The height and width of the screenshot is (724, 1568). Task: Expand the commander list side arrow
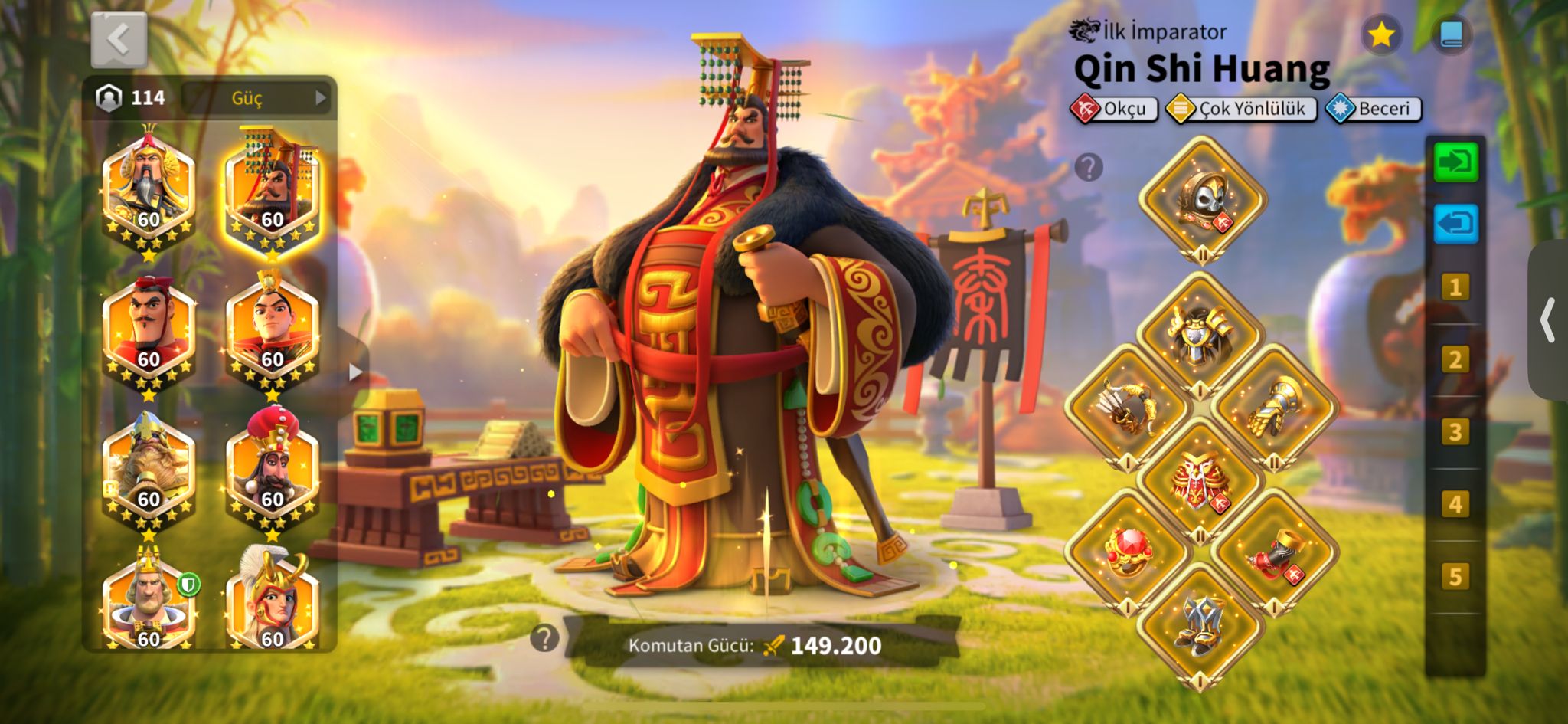click(354, 372)
